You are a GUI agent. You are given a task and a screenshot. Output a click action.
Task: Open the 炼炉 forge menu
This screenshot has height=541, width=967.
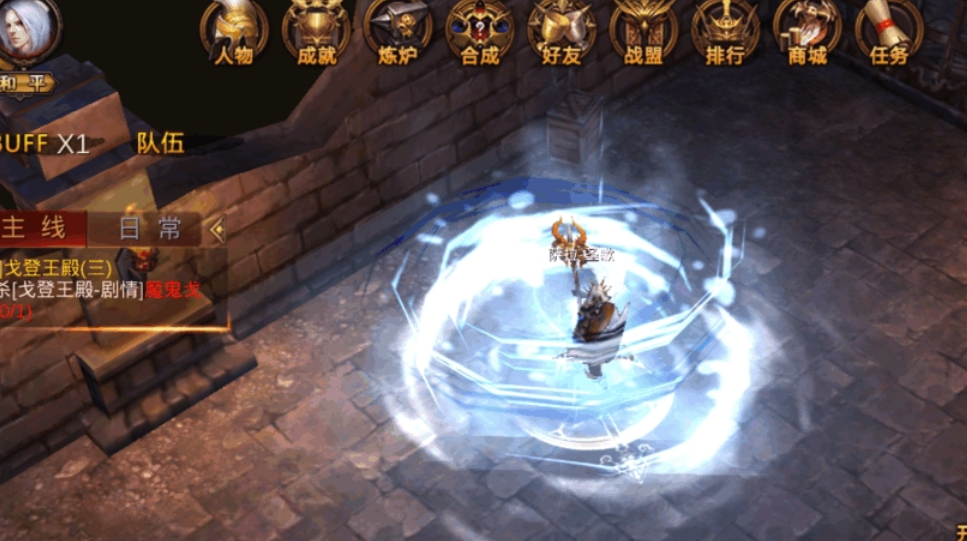398,30
